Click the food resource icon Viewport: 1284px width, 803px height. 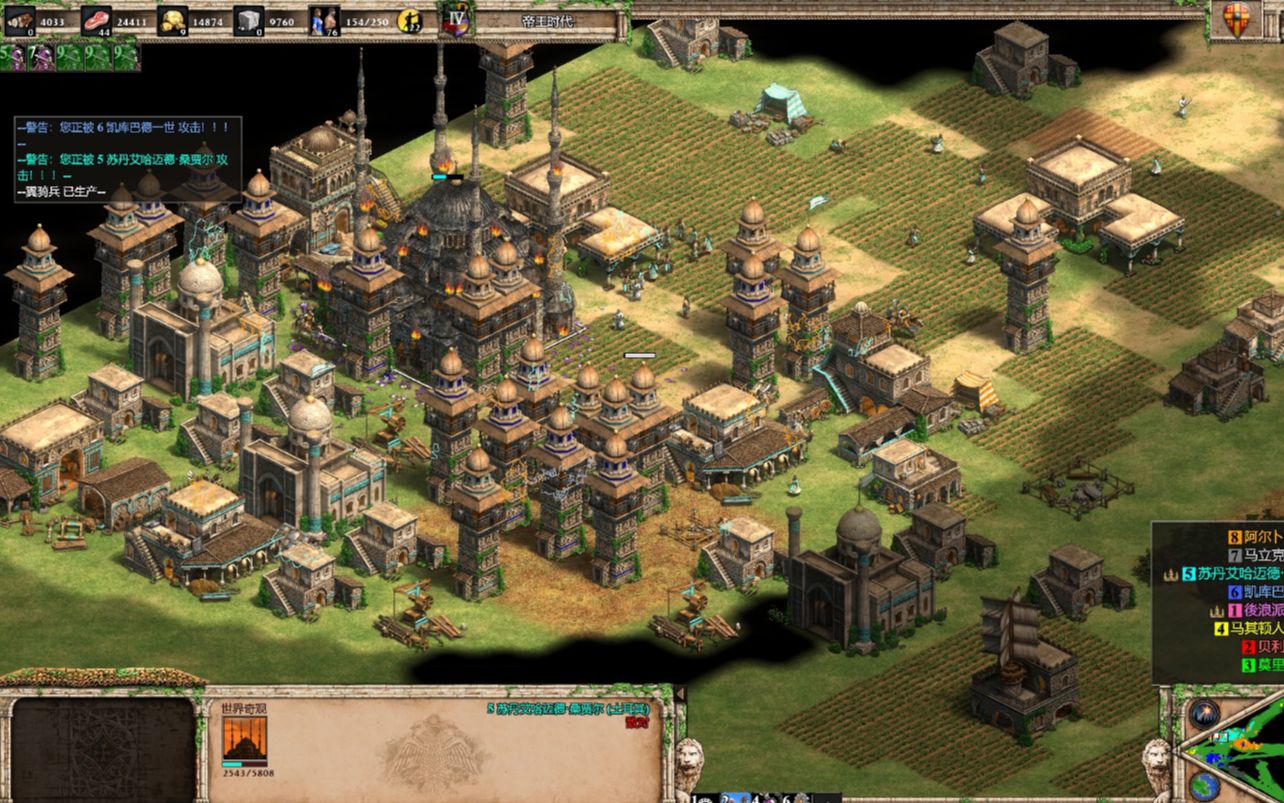(97, 18)
